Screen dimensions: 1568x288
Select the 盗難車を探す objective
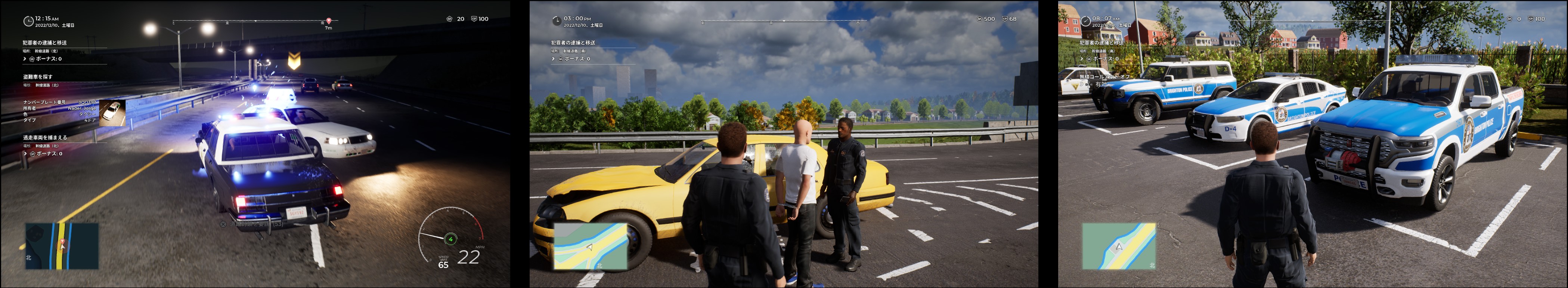click(38, 77)
